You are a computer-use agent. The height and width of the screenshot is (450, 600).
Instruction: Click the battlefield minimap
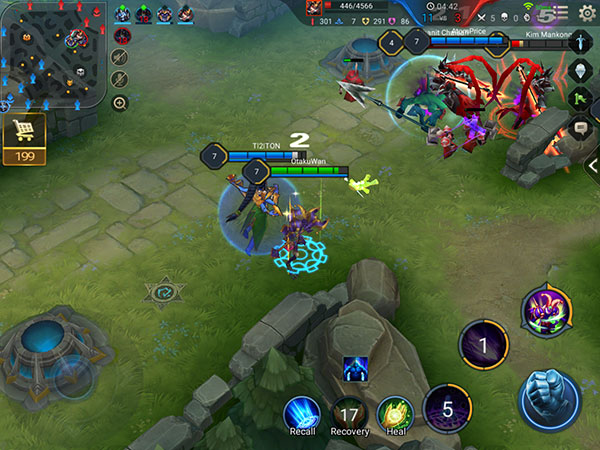50,48
